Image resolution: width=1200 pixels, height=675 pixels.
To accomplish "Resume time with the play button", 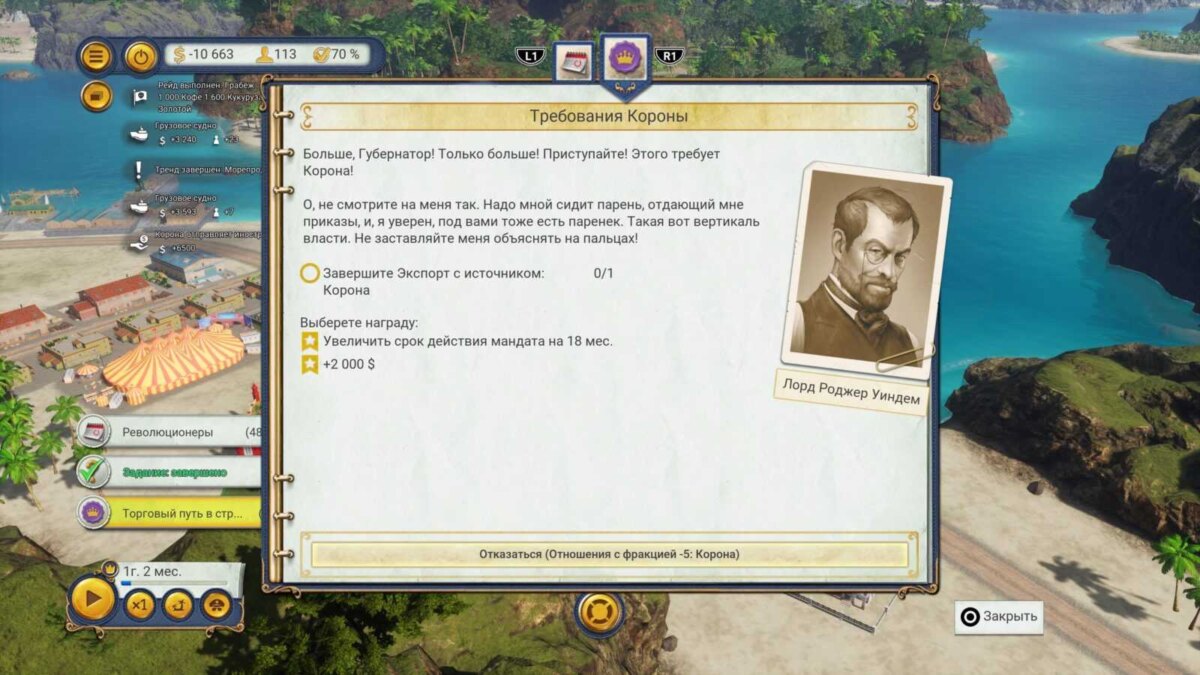I will 93,601.
